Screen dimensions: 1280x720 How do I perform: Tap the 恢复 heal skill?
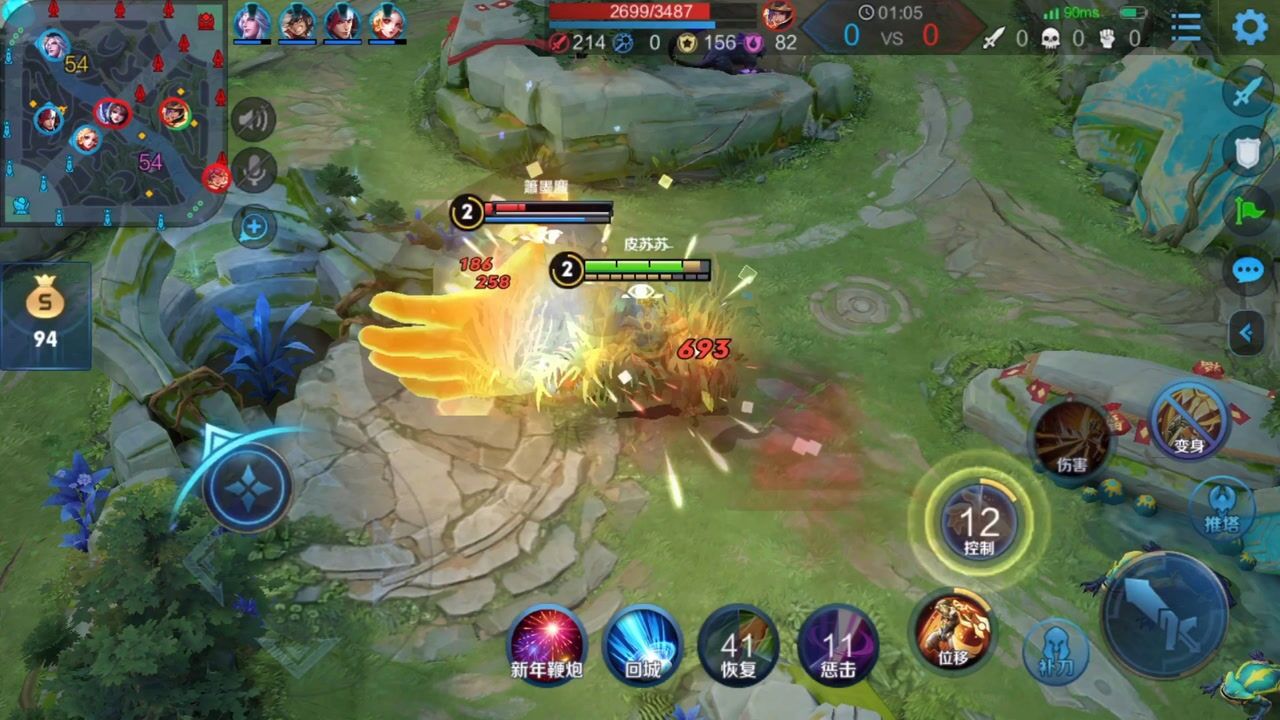(739, 645)
